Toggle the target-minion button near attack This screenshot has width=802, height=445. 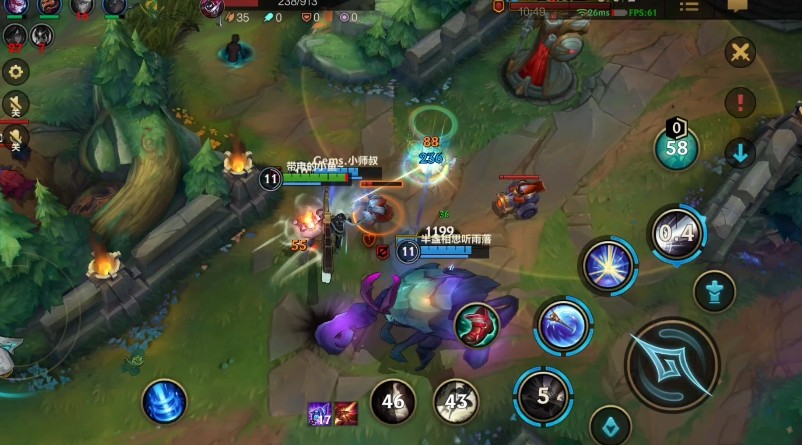coord(610,426)
